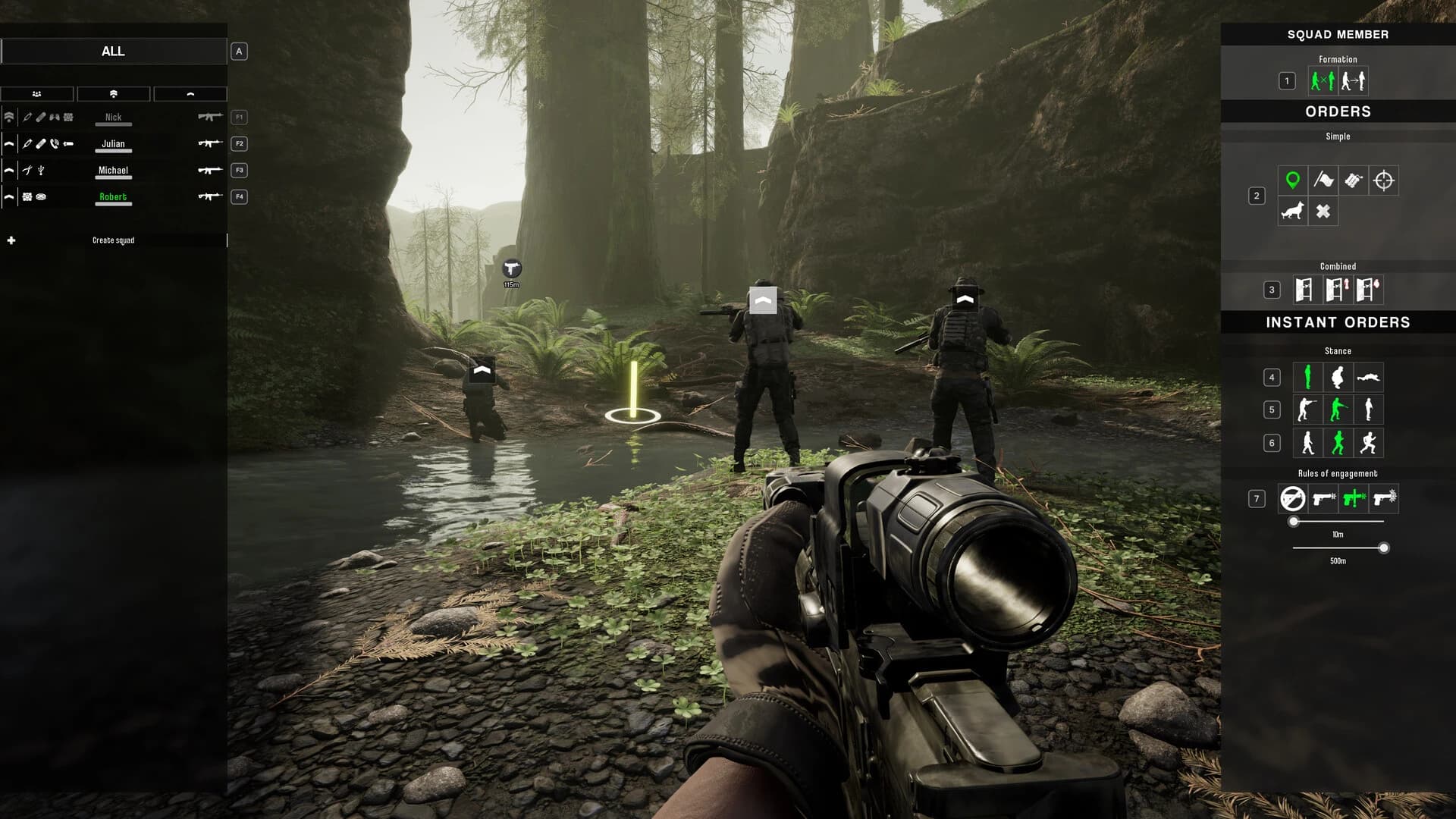Click the 500m engagement range slider handle
This screenshot has height=819, width=1456.
pyautogui.click(x=1384, y=548)
